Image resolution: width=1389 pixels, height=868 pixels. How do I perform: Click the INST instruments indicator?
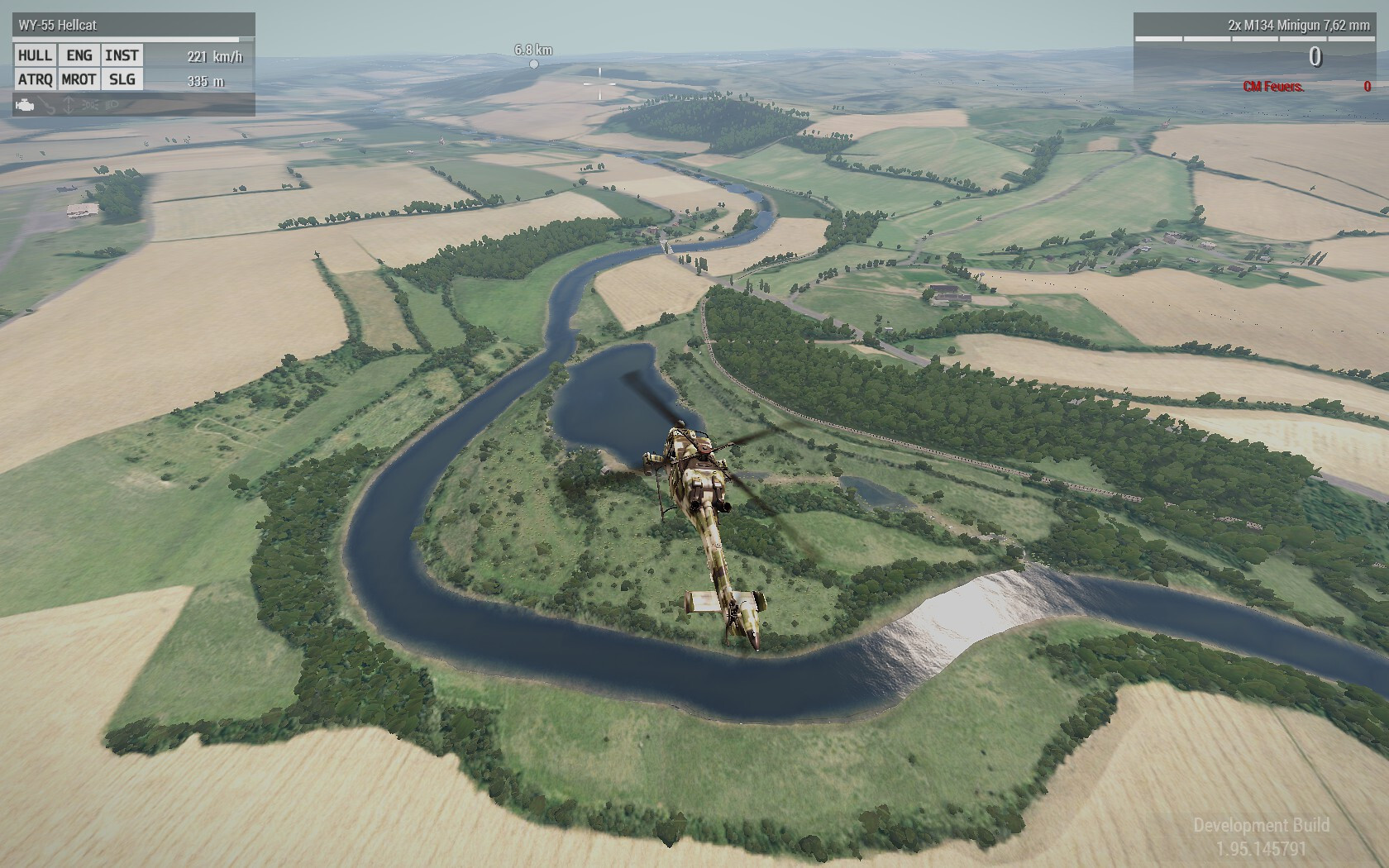pyautogui.click(x=122, y=55)
